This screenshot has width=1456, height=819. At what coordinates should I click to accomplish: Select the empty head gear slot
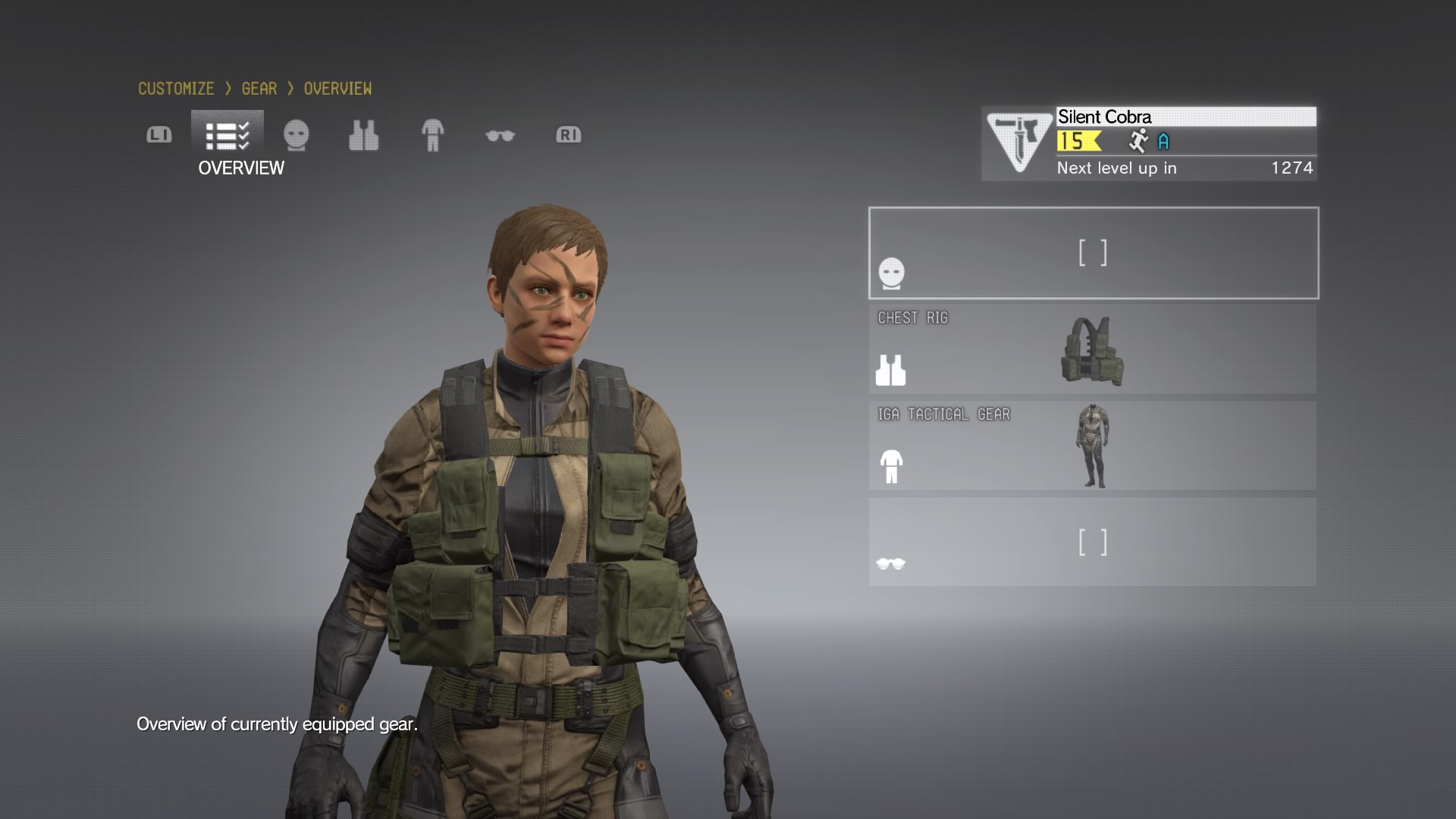pyautogui.click(x=1093, y=253)
